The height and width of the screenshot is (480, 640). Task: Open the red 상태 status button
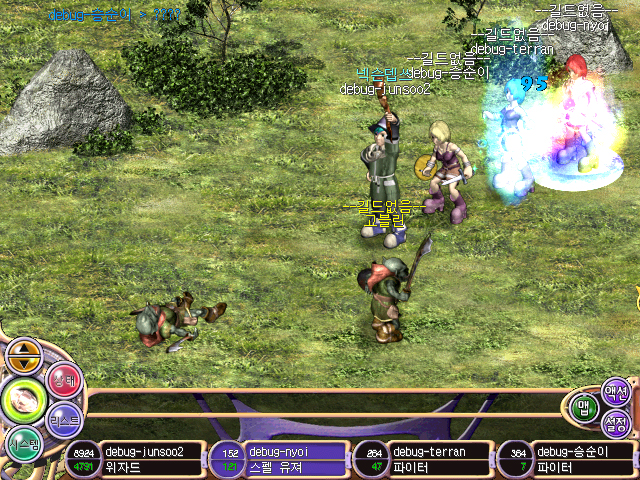pos(63,382)
